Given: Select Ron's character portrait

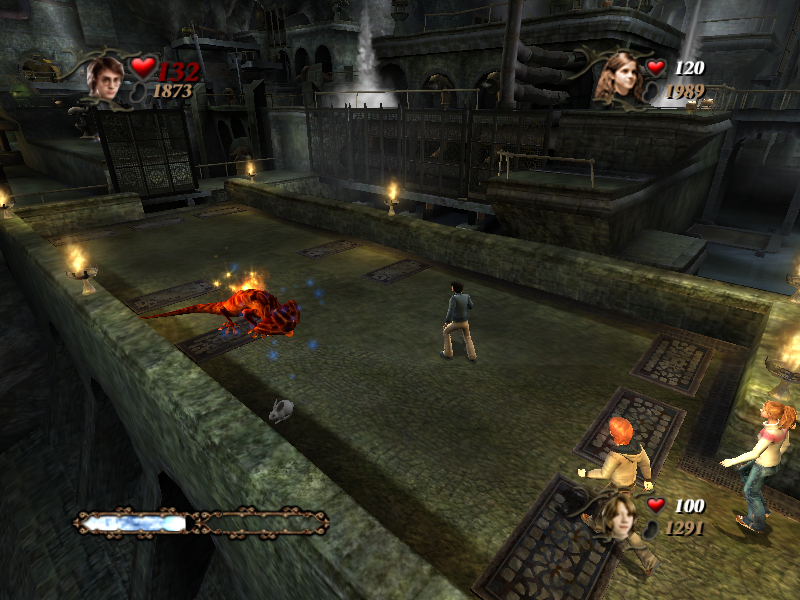Looking at the screenshot, I should [617, 515].
